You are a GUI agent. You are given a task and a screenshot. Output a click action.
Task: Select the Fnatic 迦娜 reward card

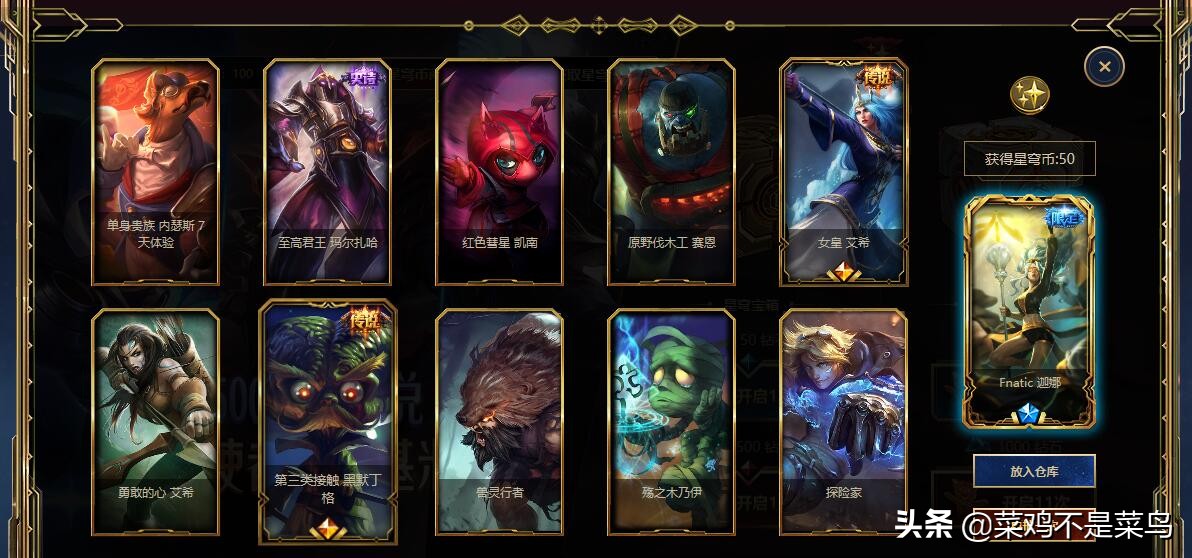pos(1028,312)
